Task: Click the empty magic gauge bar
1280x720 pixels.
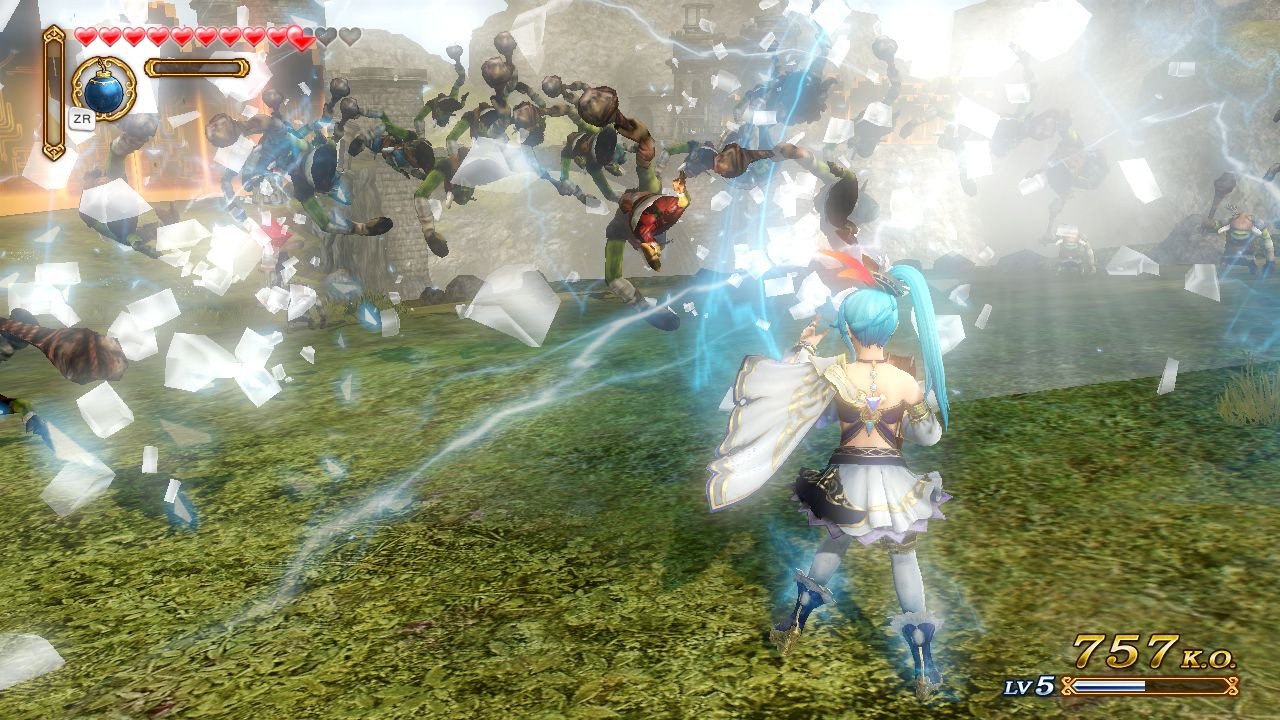Action: 195,67
